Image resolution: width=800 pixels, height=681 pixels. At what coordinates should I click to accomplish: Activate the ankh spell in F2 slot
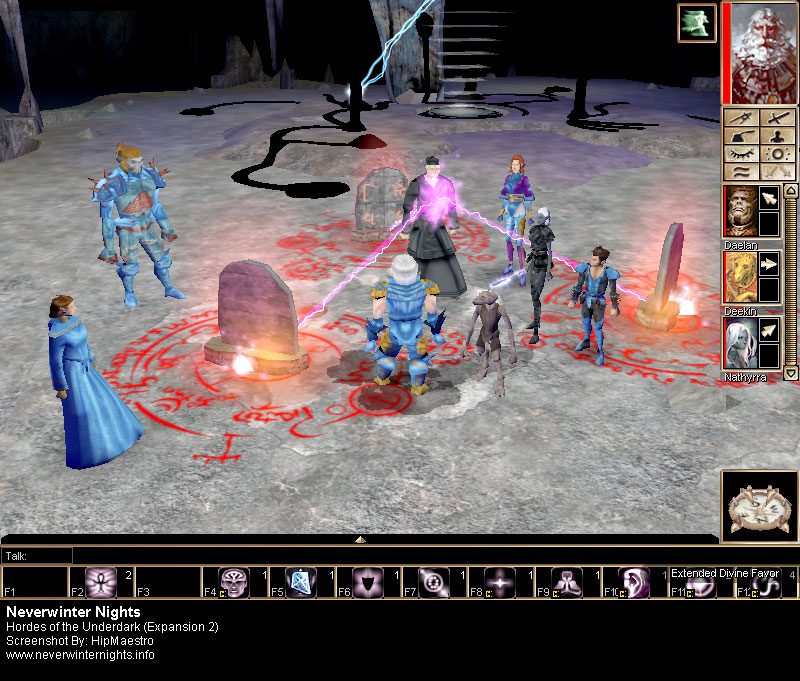pyautogui.click(x=101, y=583)
